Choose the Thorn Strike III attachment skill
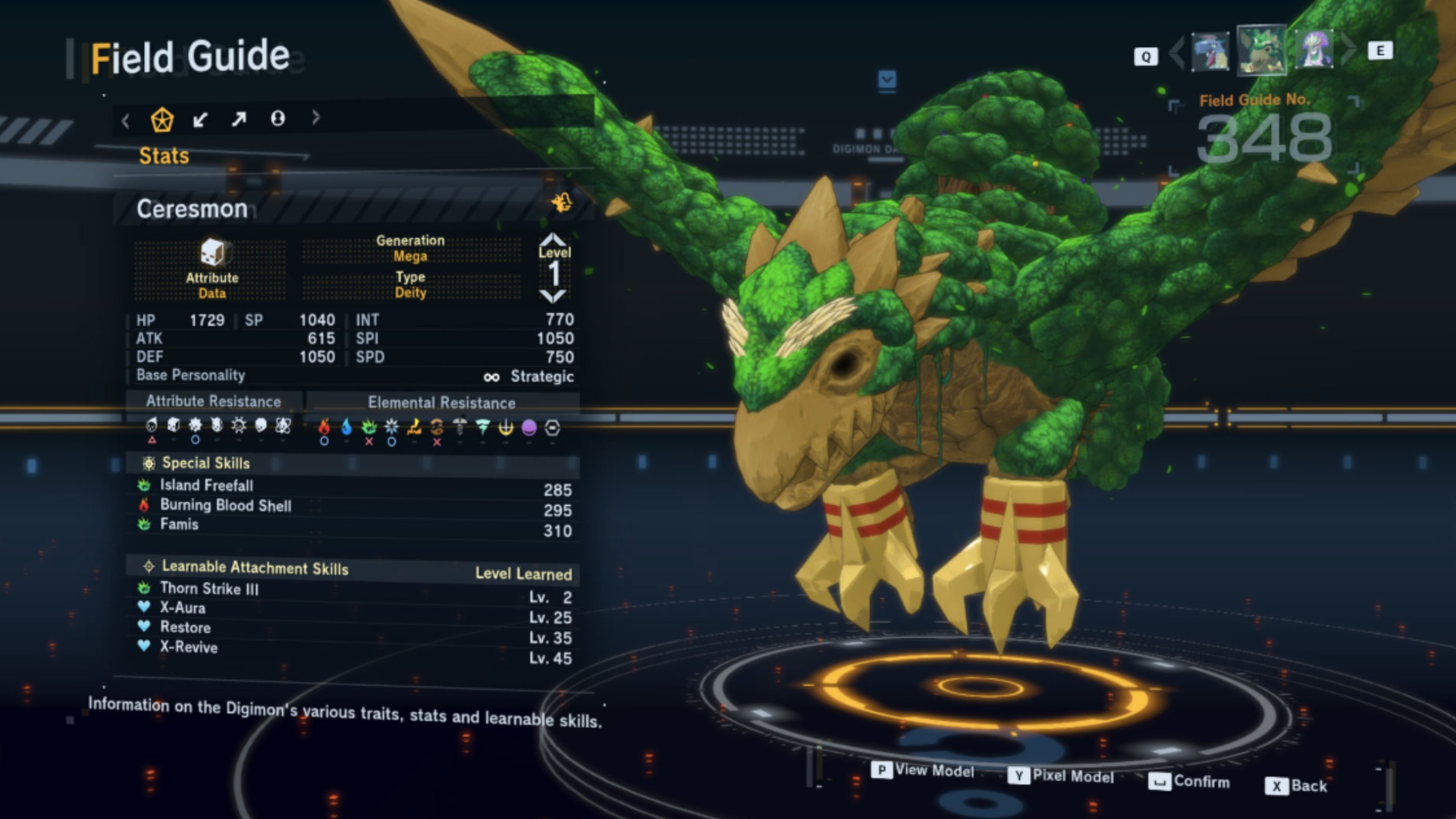 click(x=209, y=588)
